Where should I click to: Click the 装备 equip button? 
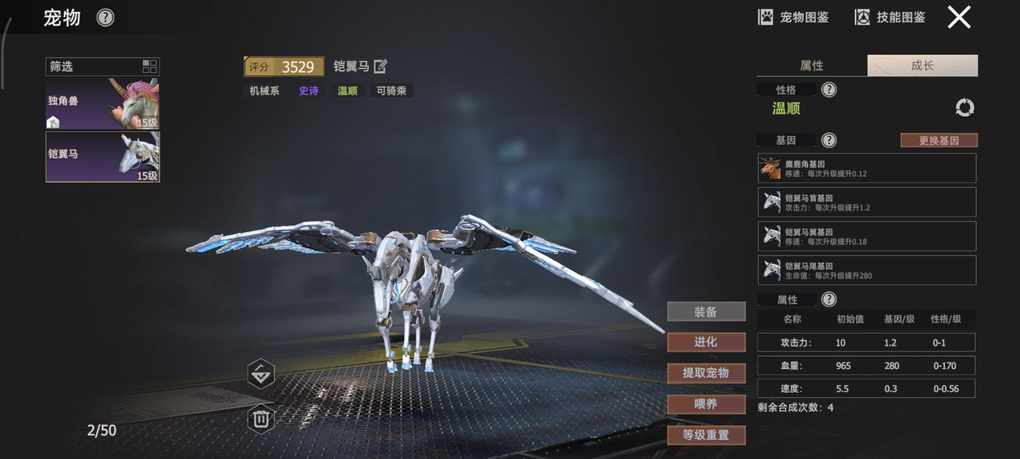pos(706,312)
